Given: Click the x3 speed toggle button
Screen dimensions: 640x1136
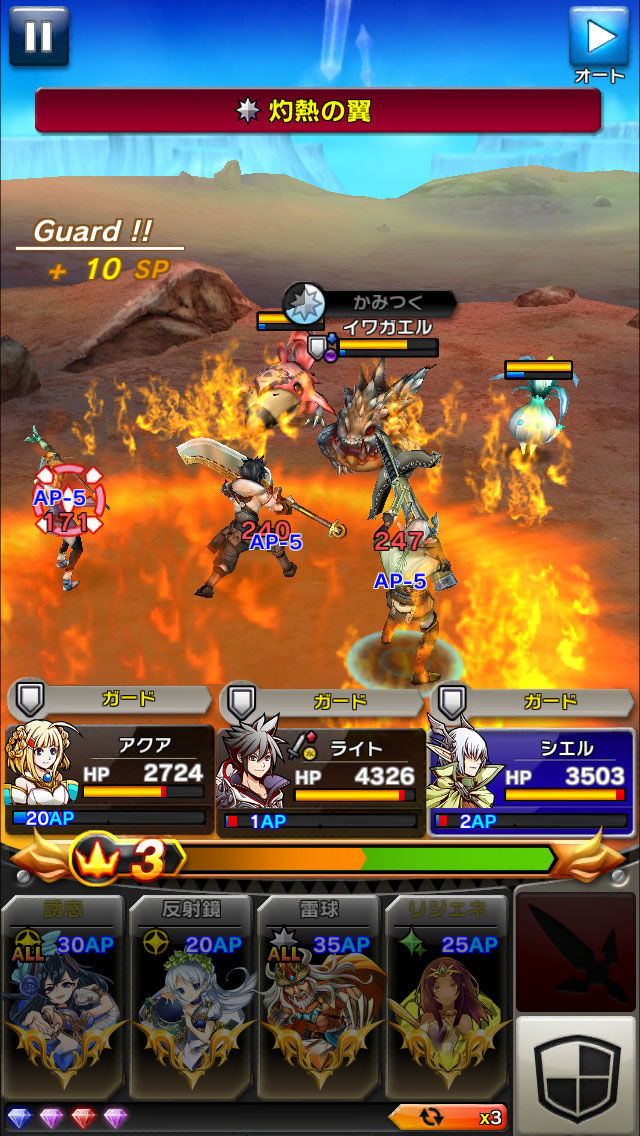Looking at the screenshot, I should (x=446, y=1117).
